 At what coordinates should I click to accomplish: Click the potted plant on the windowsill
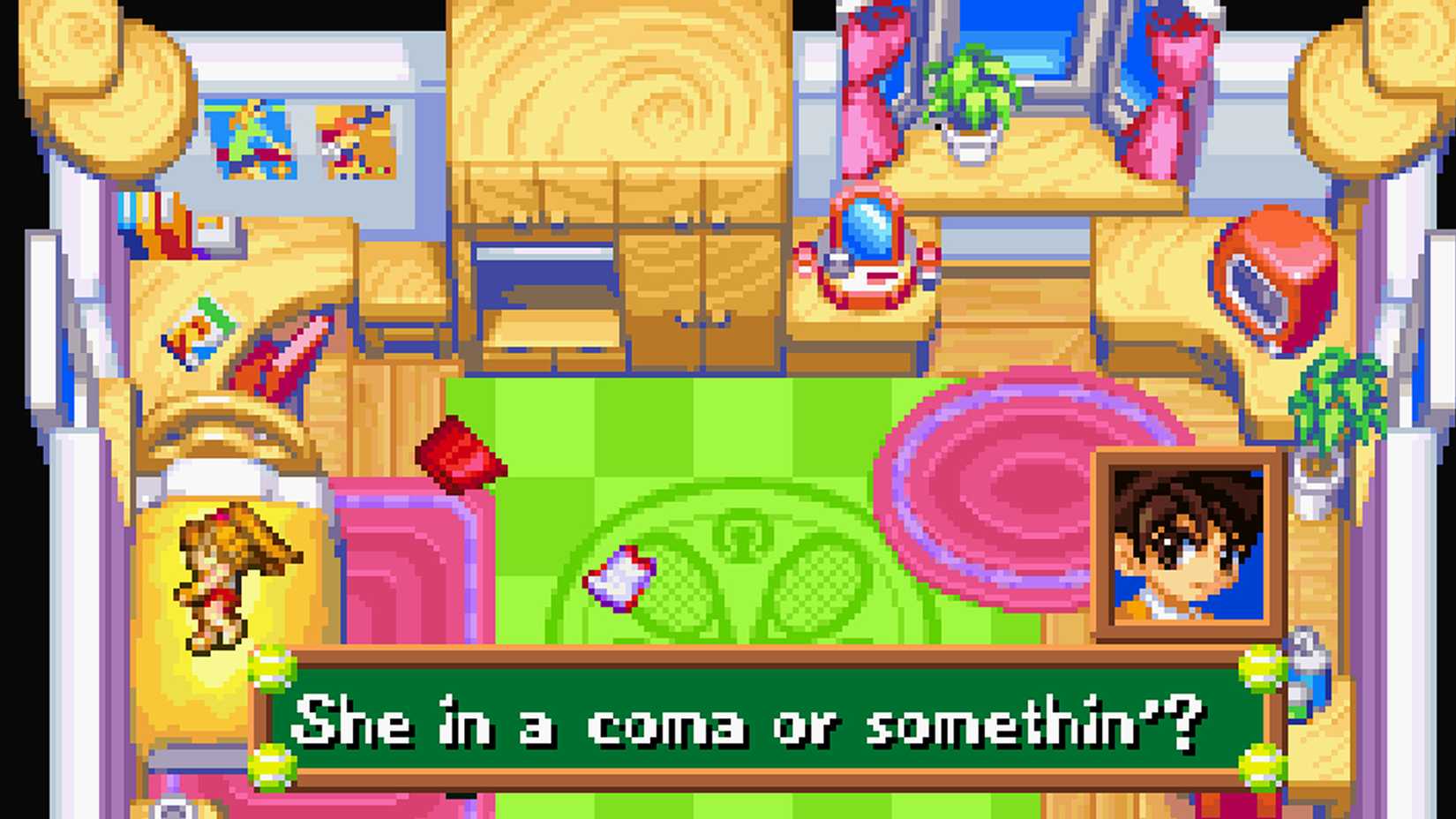971,97
